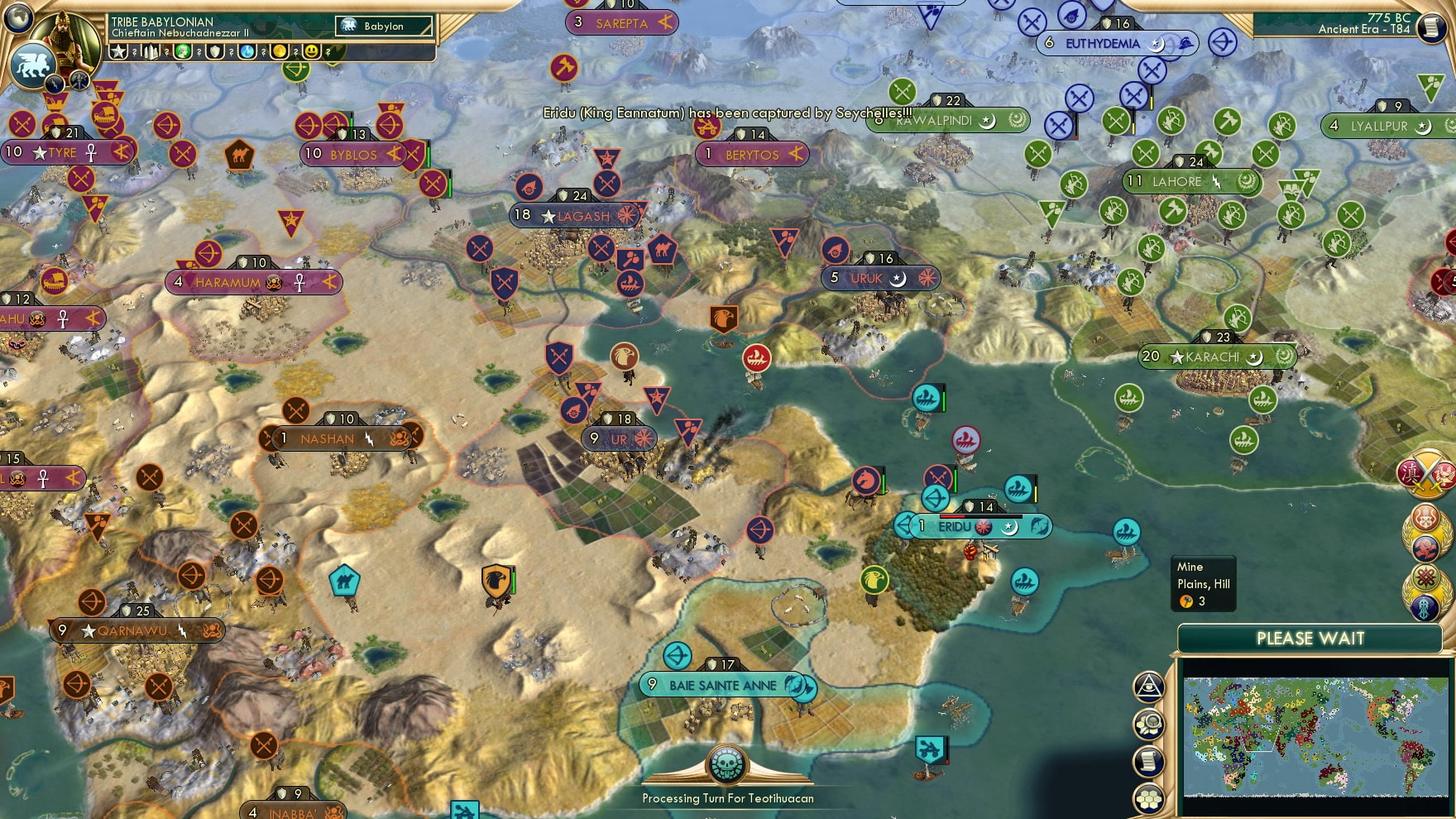Click the Babylon winged-lion emblem

(x=33, y=66)
